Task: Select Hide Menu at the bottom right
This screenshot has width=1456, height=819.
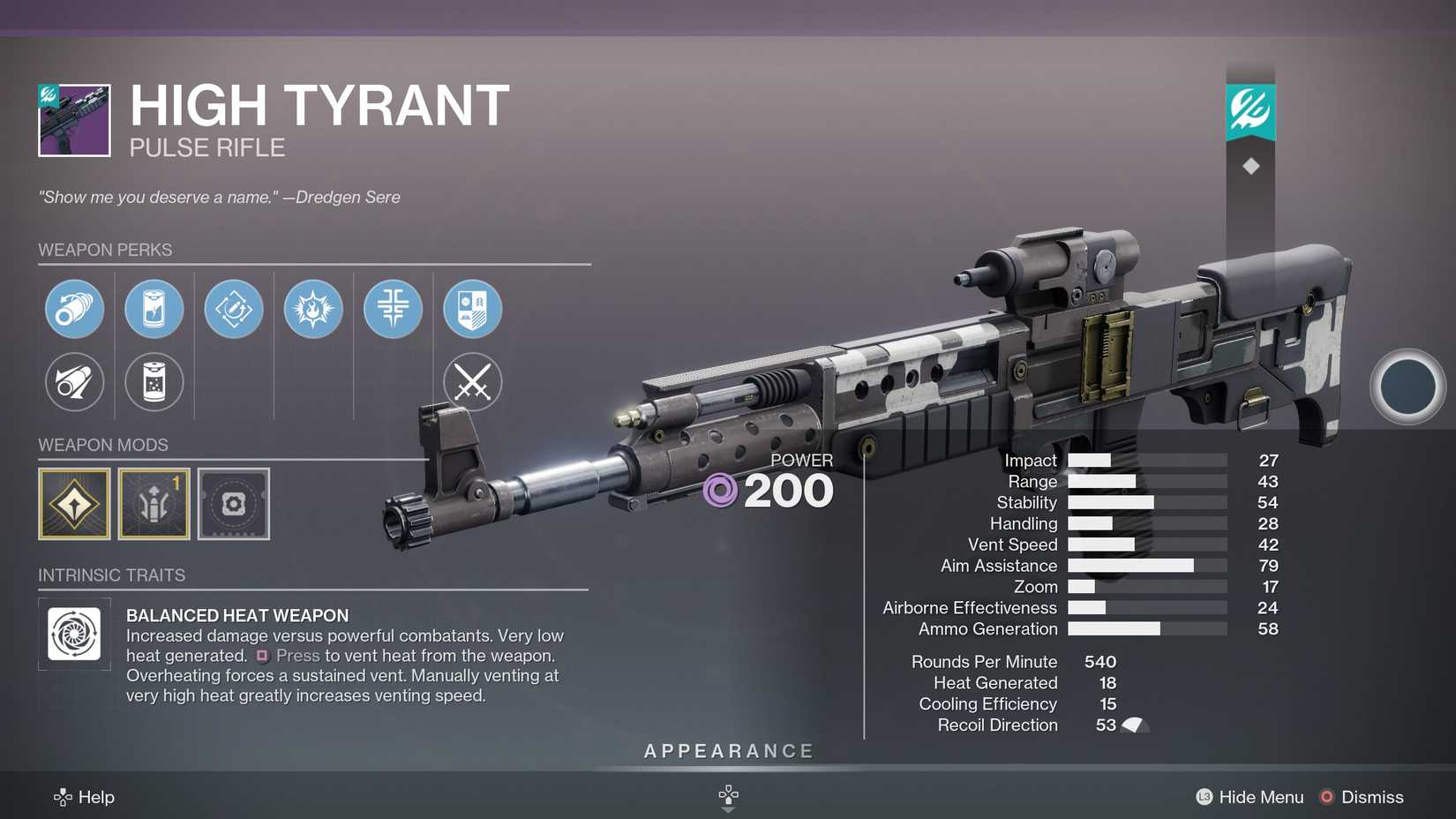Action: pos(1260,797)
